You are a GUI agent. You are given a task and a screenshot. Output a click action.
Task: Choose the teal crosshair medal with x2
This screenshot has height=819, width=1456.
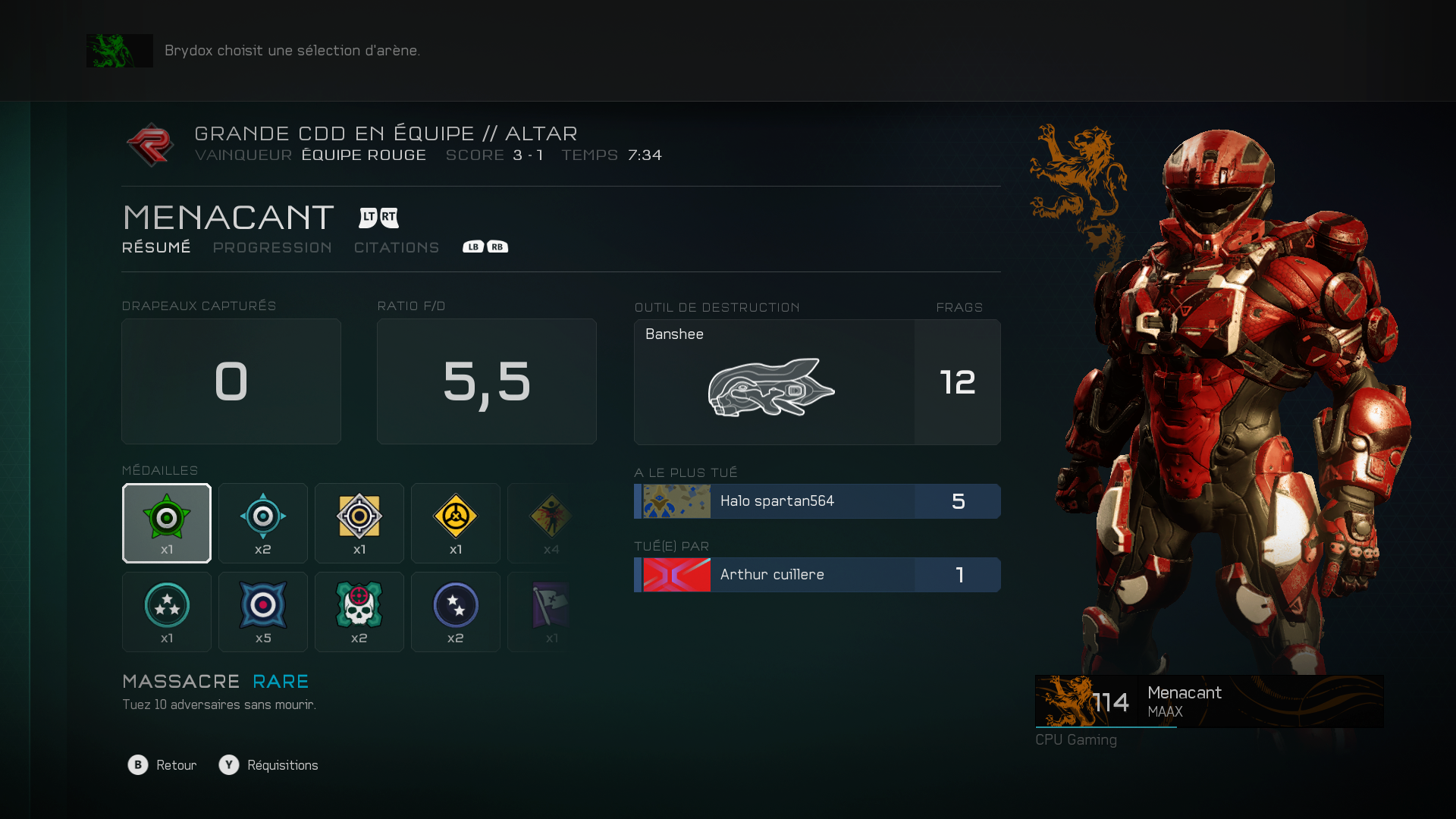click(263, 523)
